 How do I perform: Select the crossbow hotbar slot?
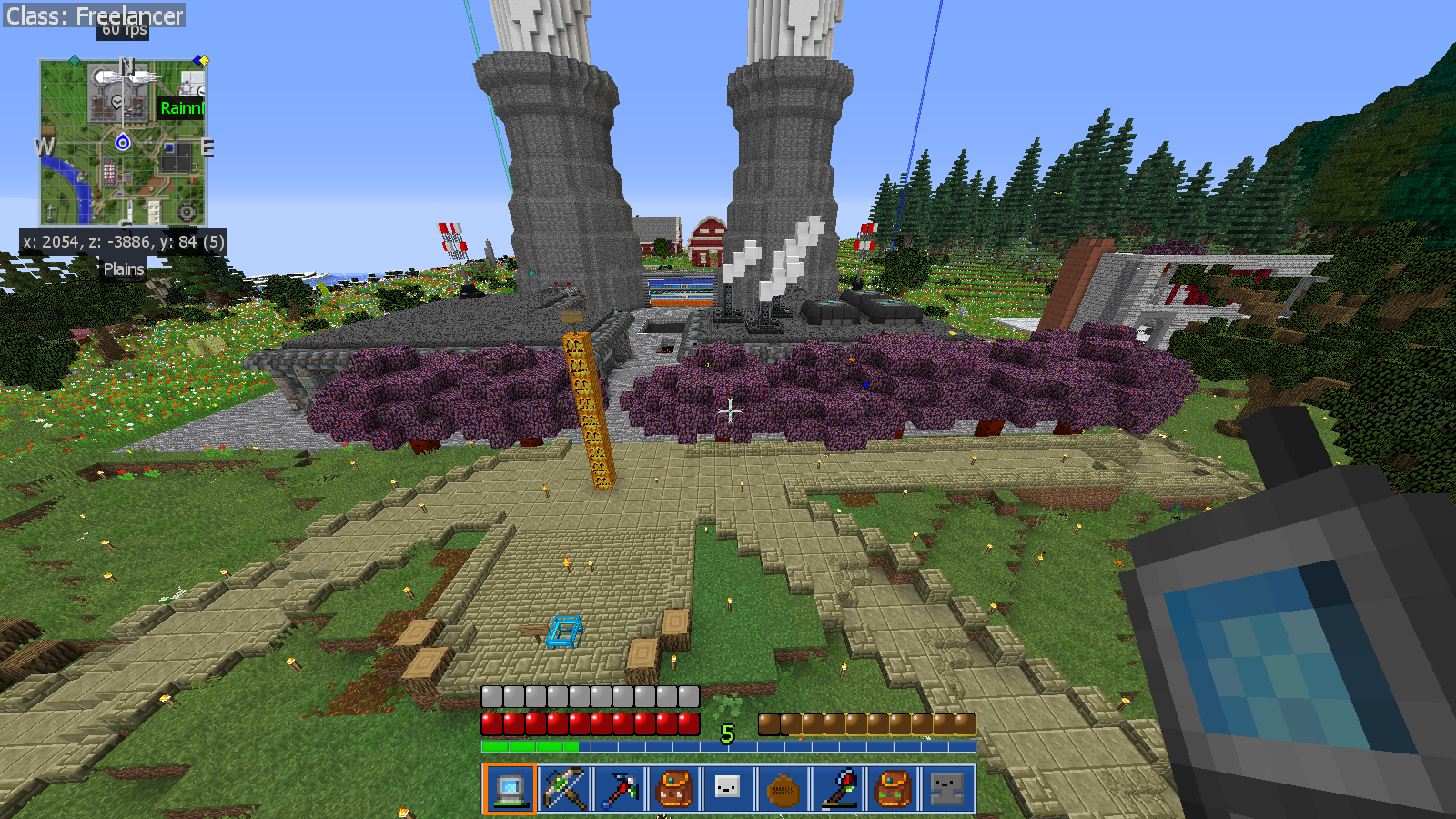coord(564,788)
